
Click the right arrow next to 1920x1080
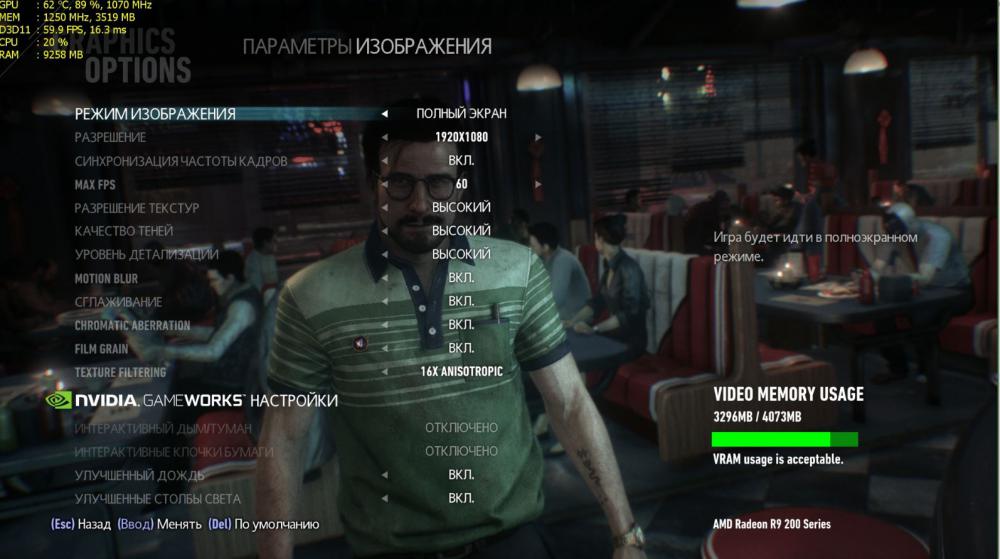538,137
